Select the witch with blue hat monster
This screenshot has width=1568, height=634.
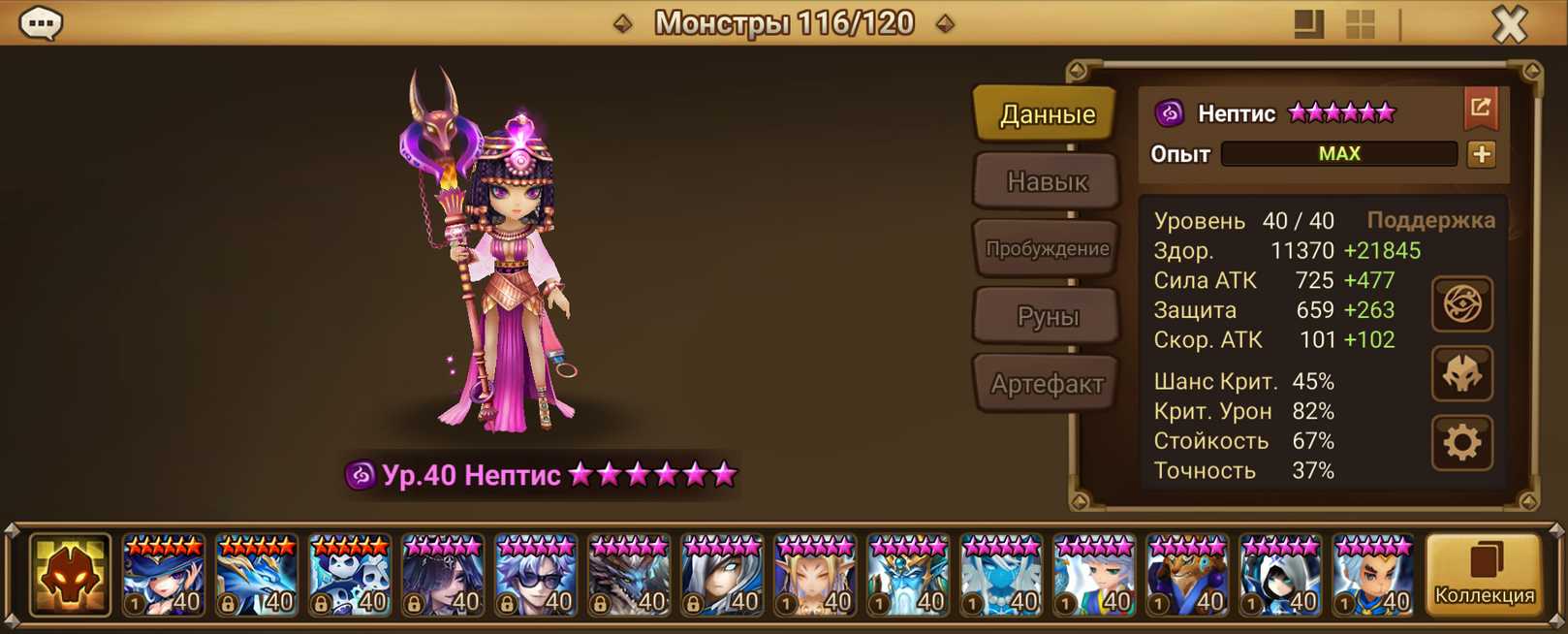click(x=164, y=577)
